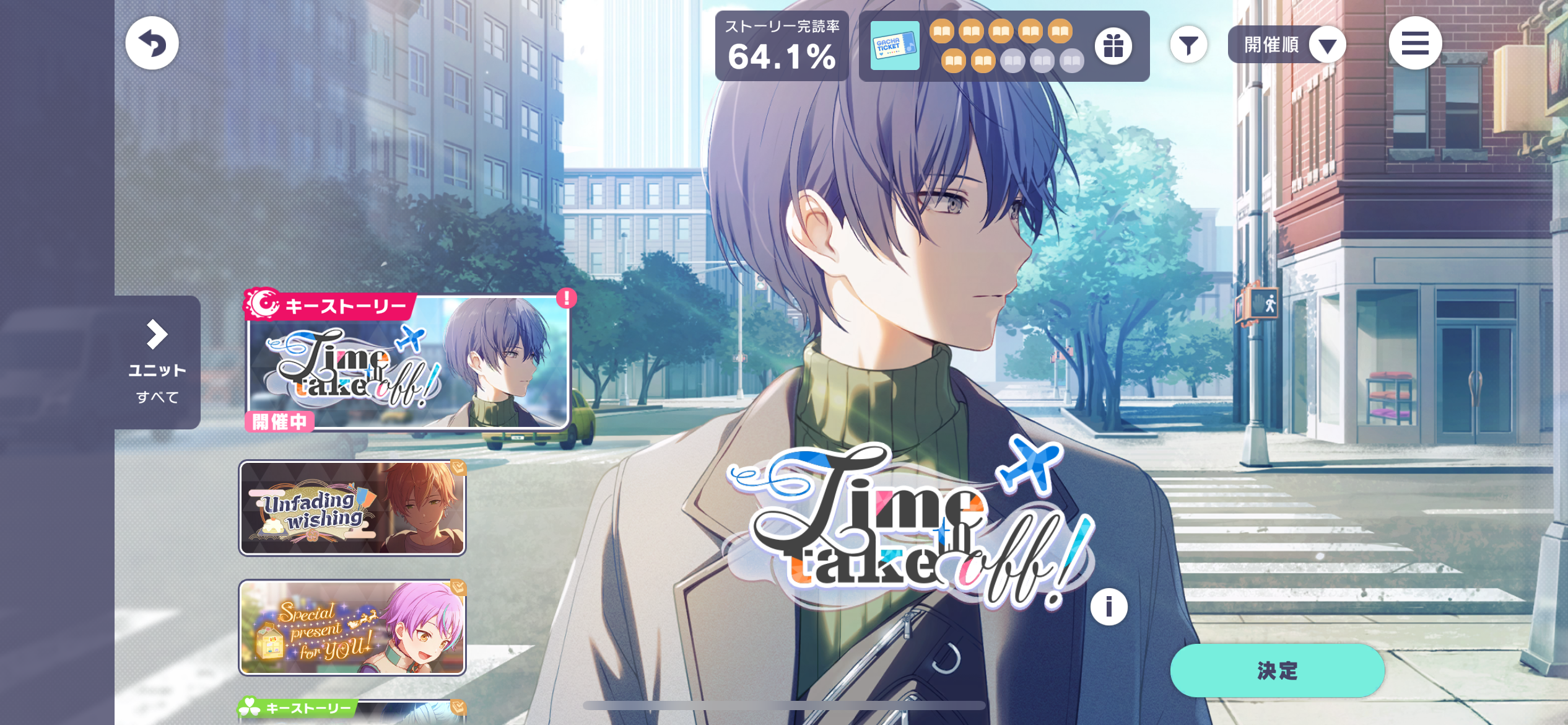This screenshot has height=725, width=1568.
Task: Show event info with the i button
Action: (x=1108, y=607)
